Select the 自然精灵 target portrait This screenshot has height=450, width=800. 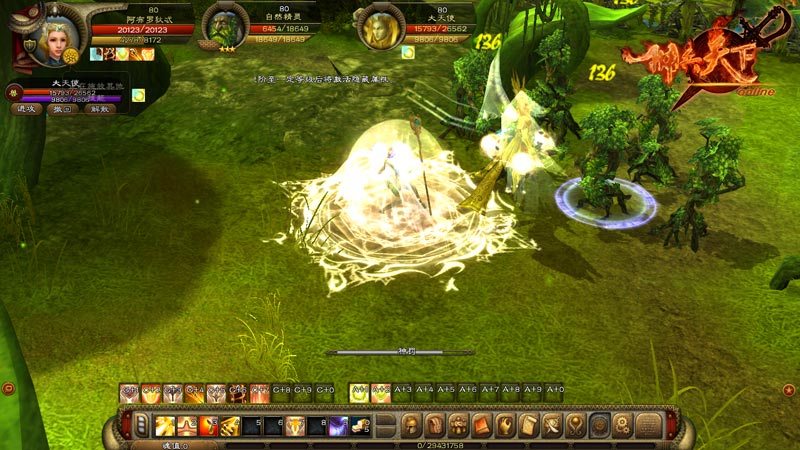[x=227, y=31]
